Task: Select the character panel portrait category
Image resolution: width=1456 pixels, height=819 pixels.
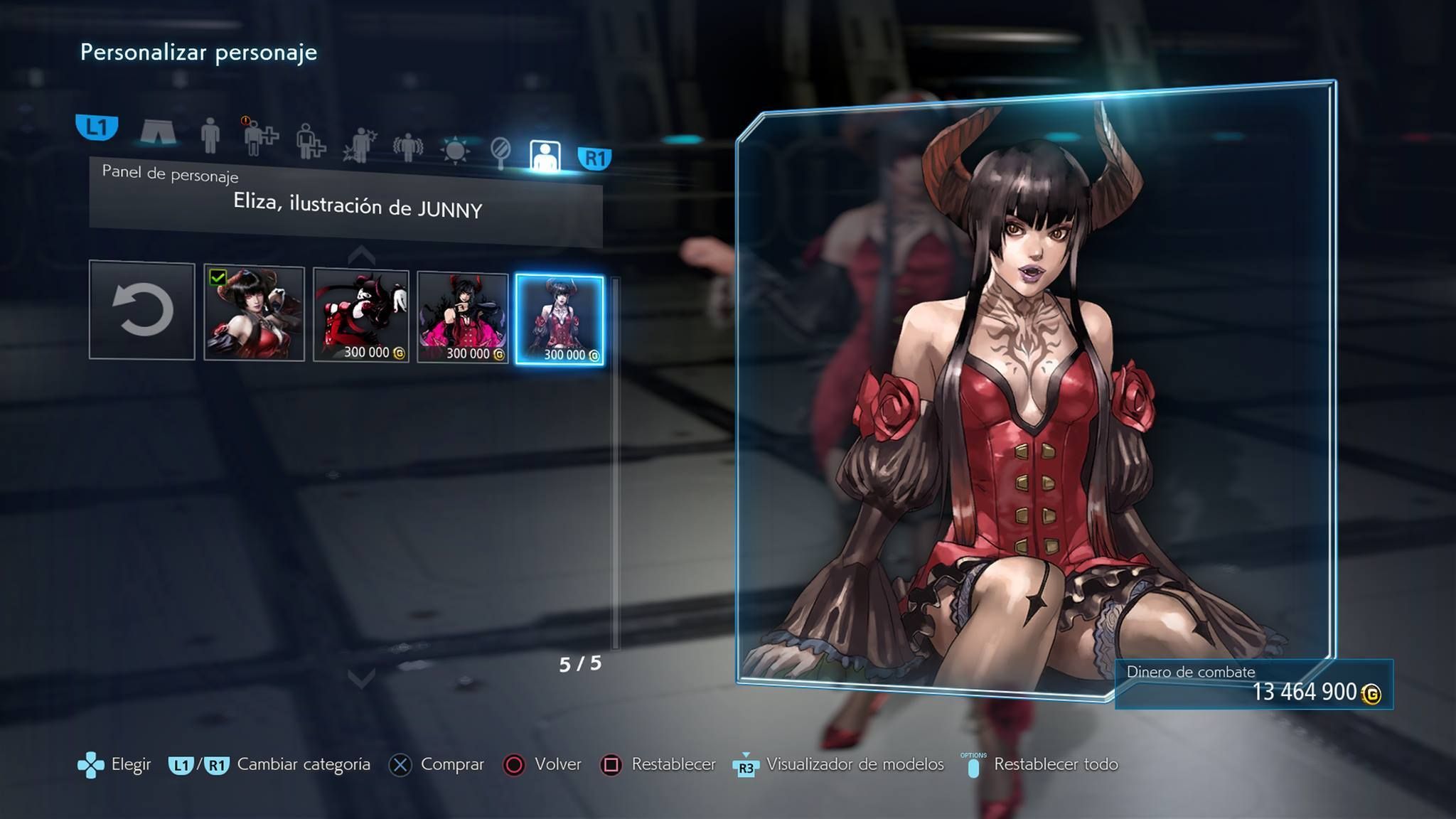Action: tap(545, 156)
